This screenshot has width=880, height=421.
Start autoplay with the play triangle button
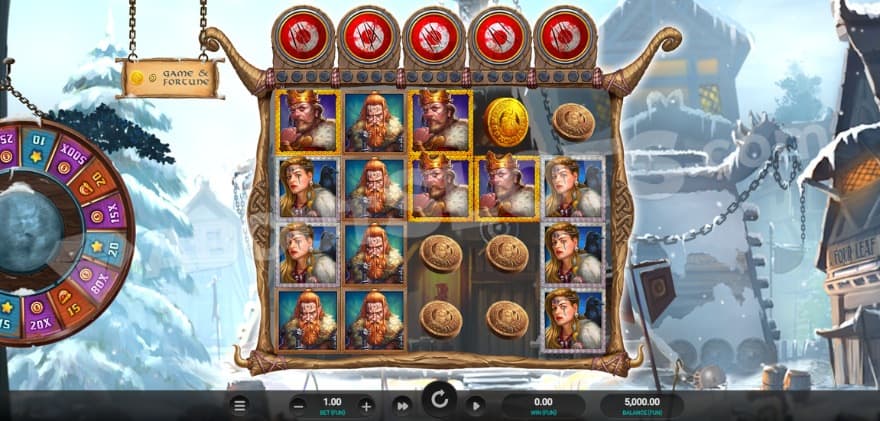coord(475,405)
